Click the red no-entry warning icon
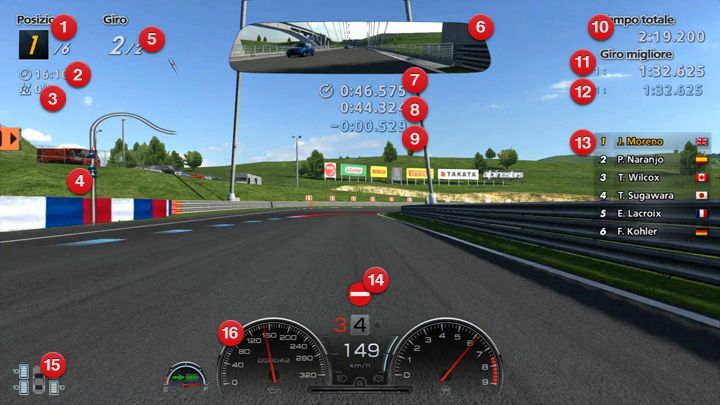The image size is (720, 405). tap(359, 295)
